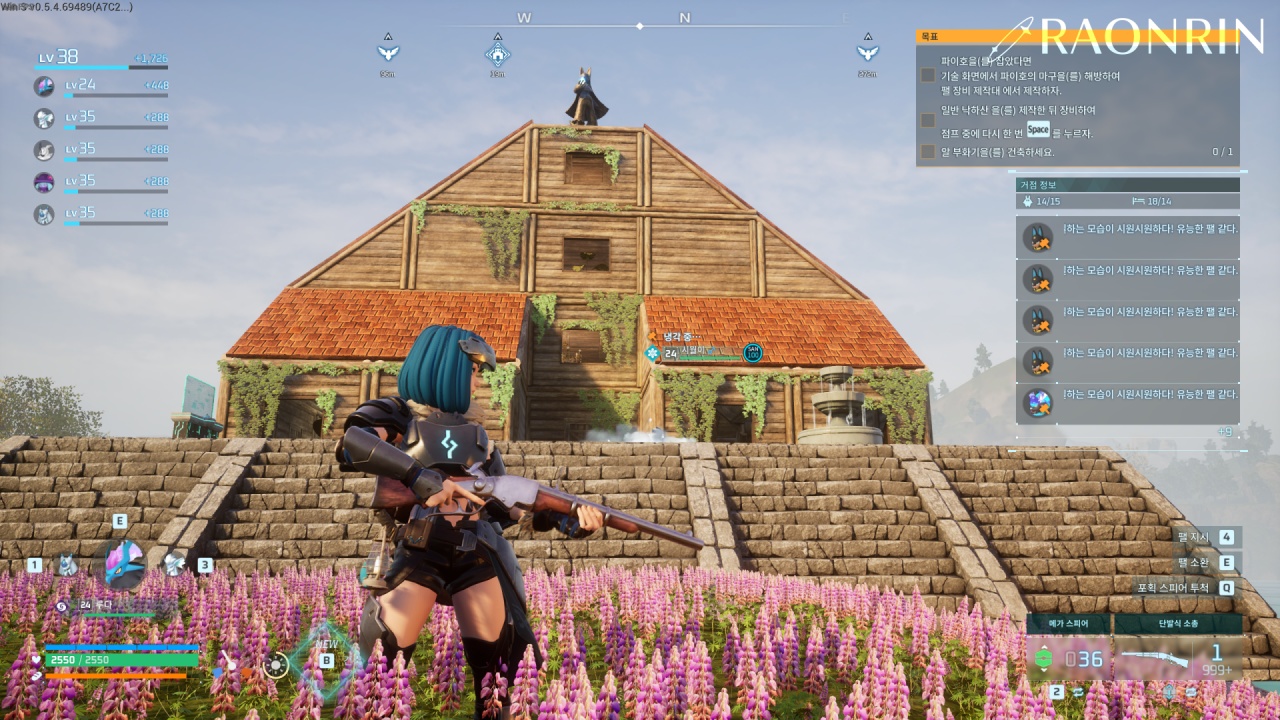Viewport: 1280px width, 720px height.
Task: Choose the next pal right of active portrait
Action: [175, 564]
